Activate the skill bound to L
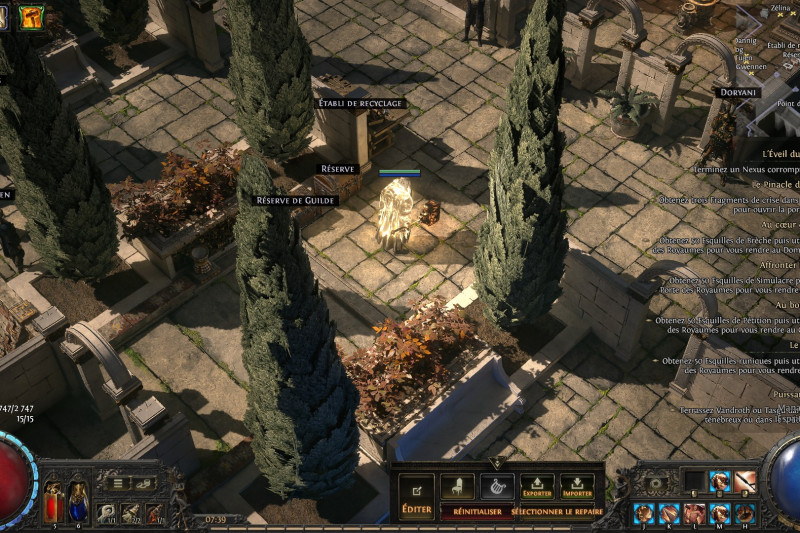Image resolution: width=800 pixels, height=533 pixels. tap(693, 514)
